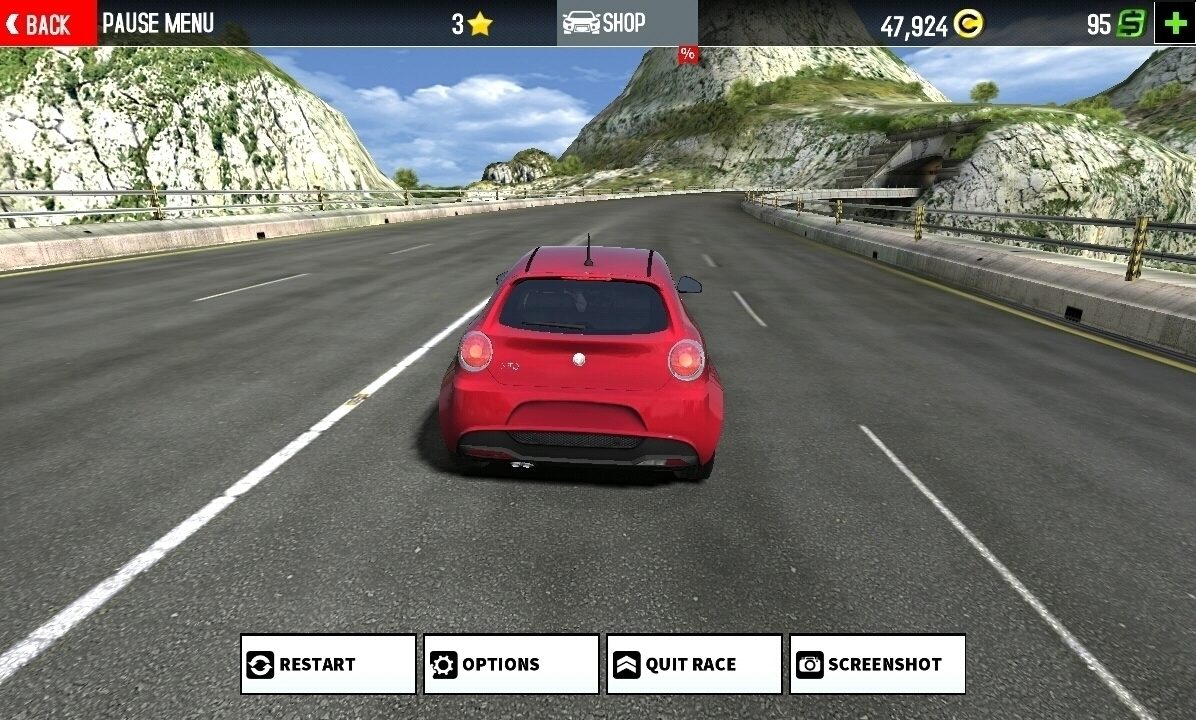Open the Options menu
Viewport: 1196px width, 720px height.
pos(511,664)
